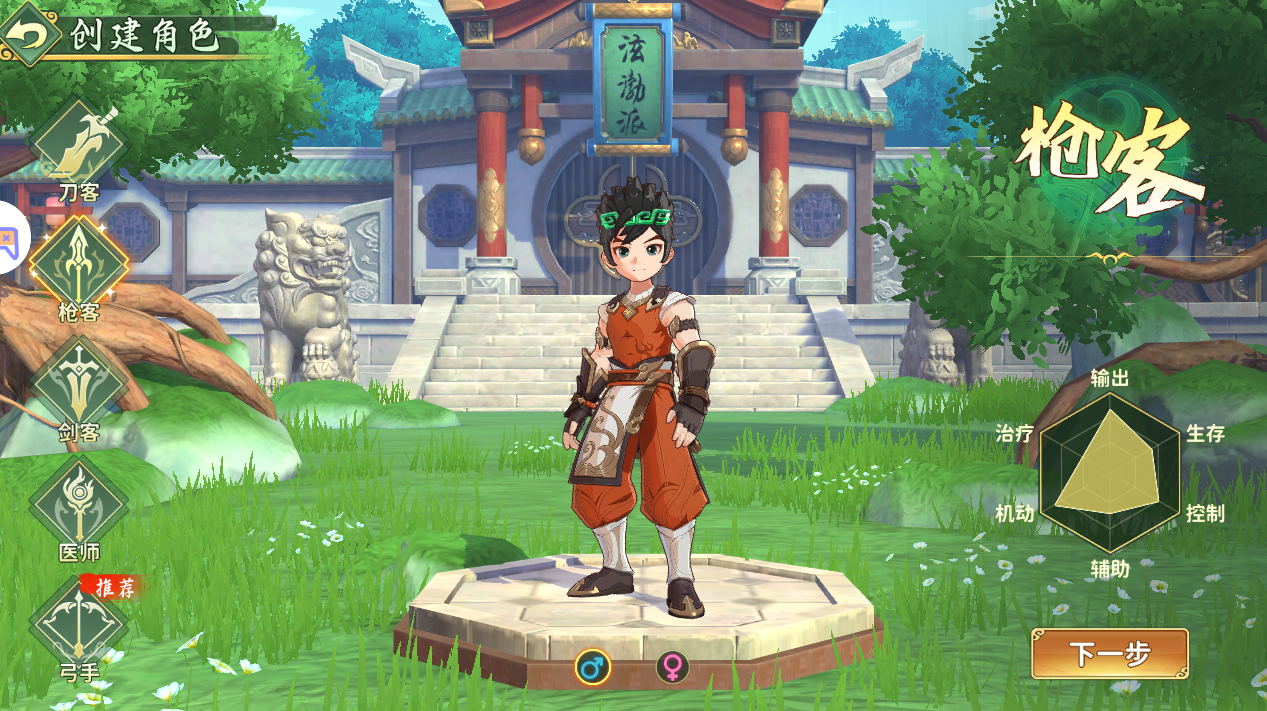Screen dimensions: 1267x711
Task: Select the 刀客 blade class
Action: pyautogui.click(x=79, y=145)
